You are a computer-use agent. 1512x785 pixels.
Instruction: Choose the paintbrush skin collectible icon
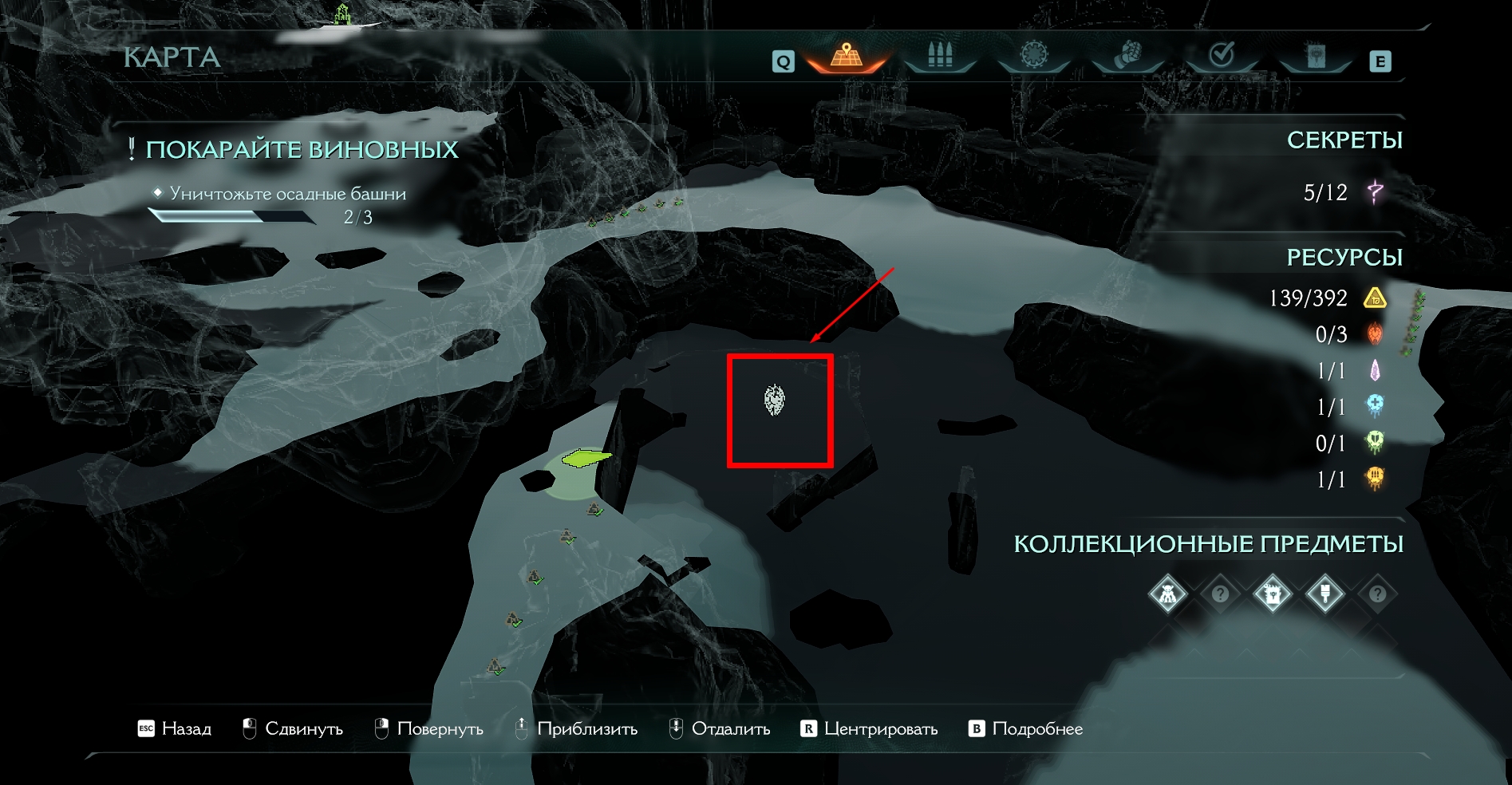(1325, 594)
